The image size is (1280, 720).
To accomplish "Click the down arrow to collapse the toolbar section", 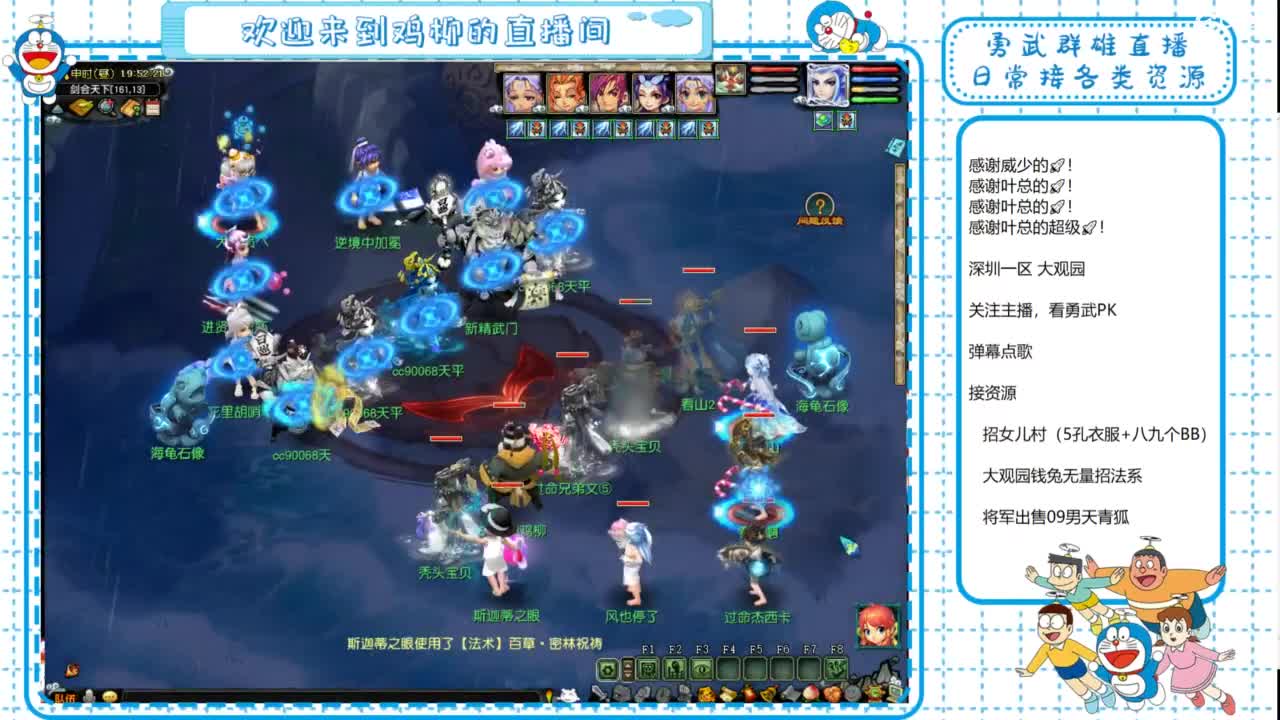I will coord(627,674).
